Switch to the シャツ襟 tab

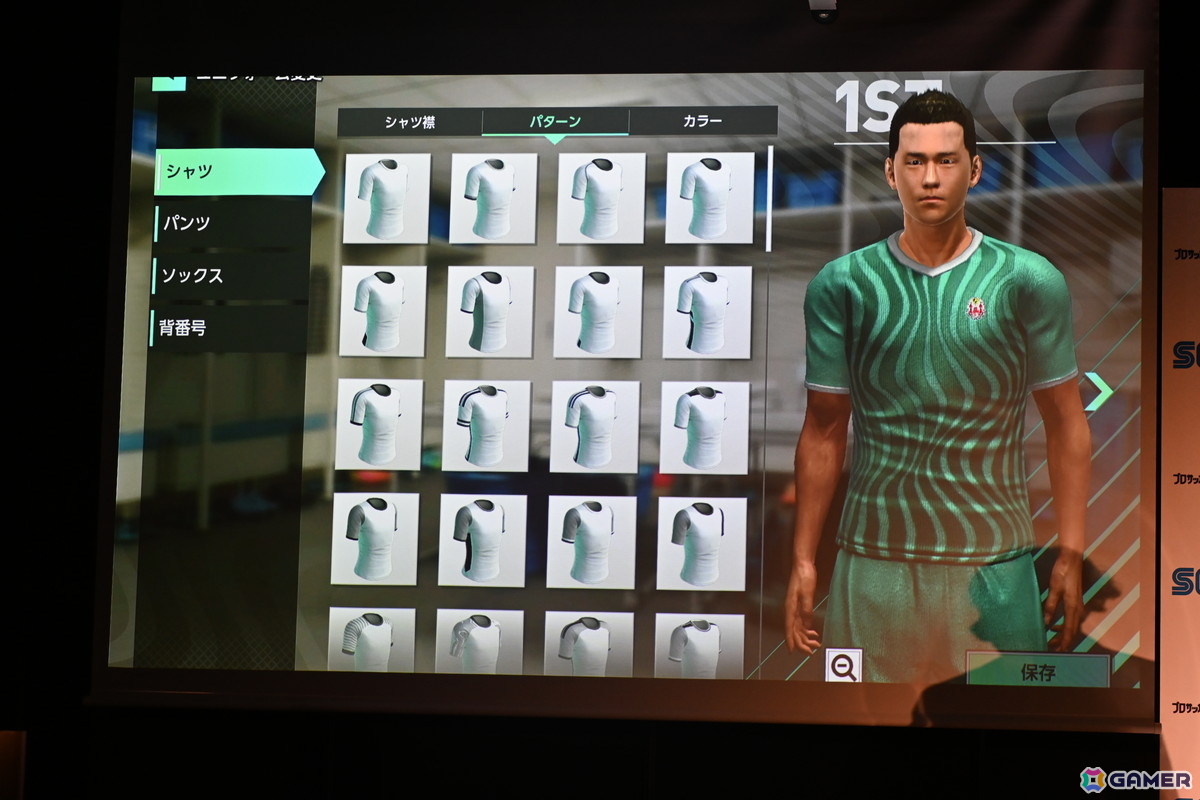410,122
